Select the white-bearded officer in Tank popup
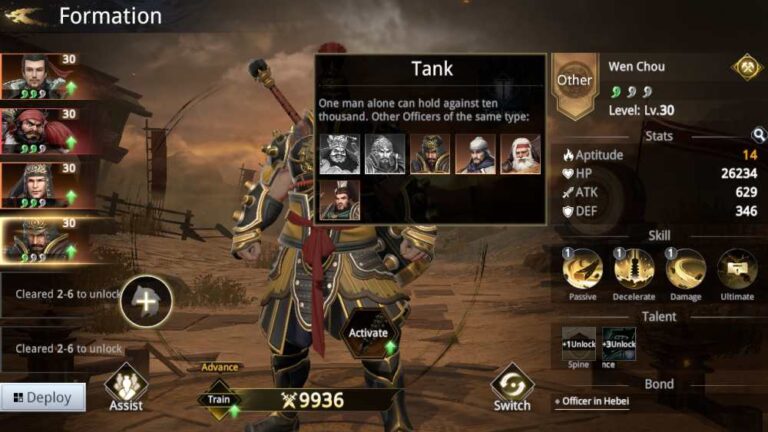The height and width of the screenshot is (432, 768). click(x=520, y=155)
